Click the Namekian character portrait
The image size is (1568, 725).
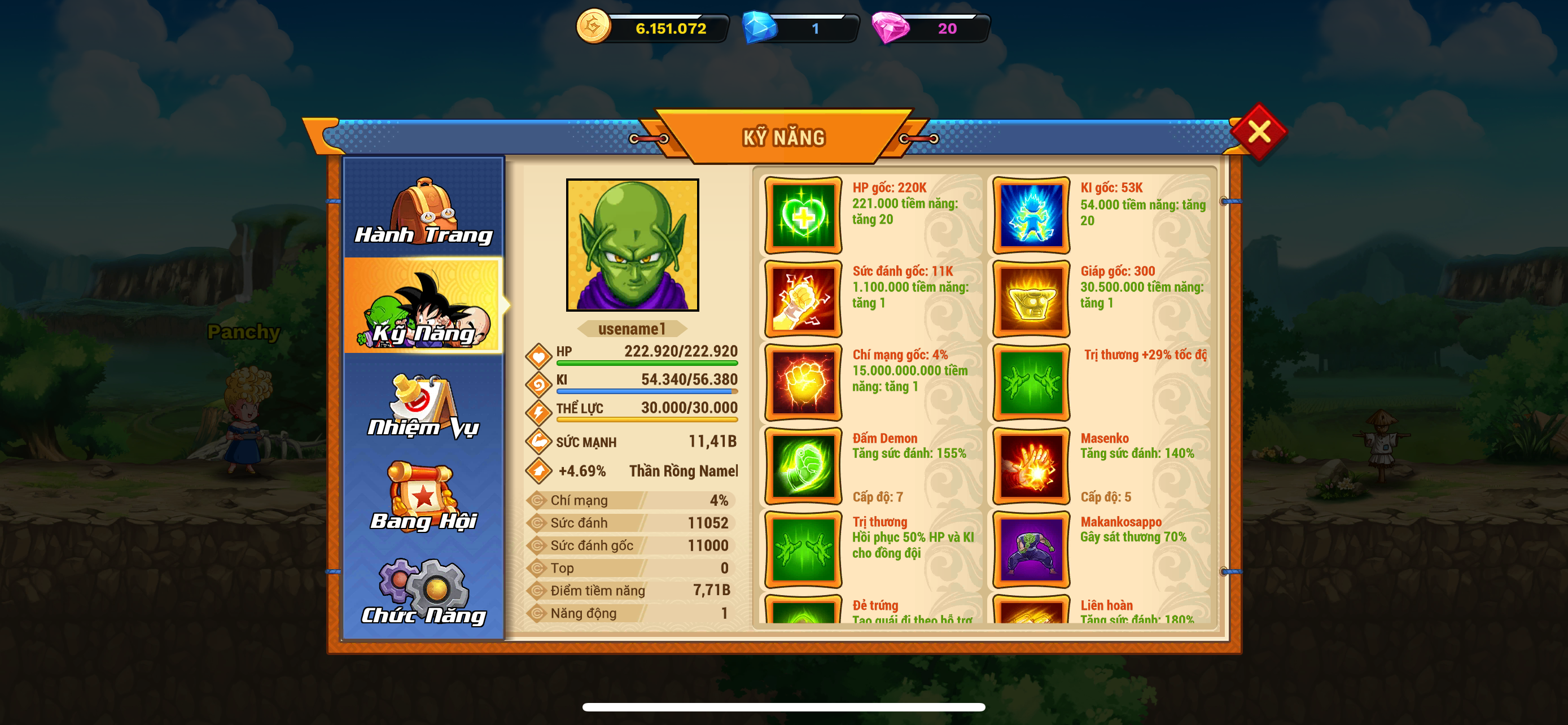point(632,244)
